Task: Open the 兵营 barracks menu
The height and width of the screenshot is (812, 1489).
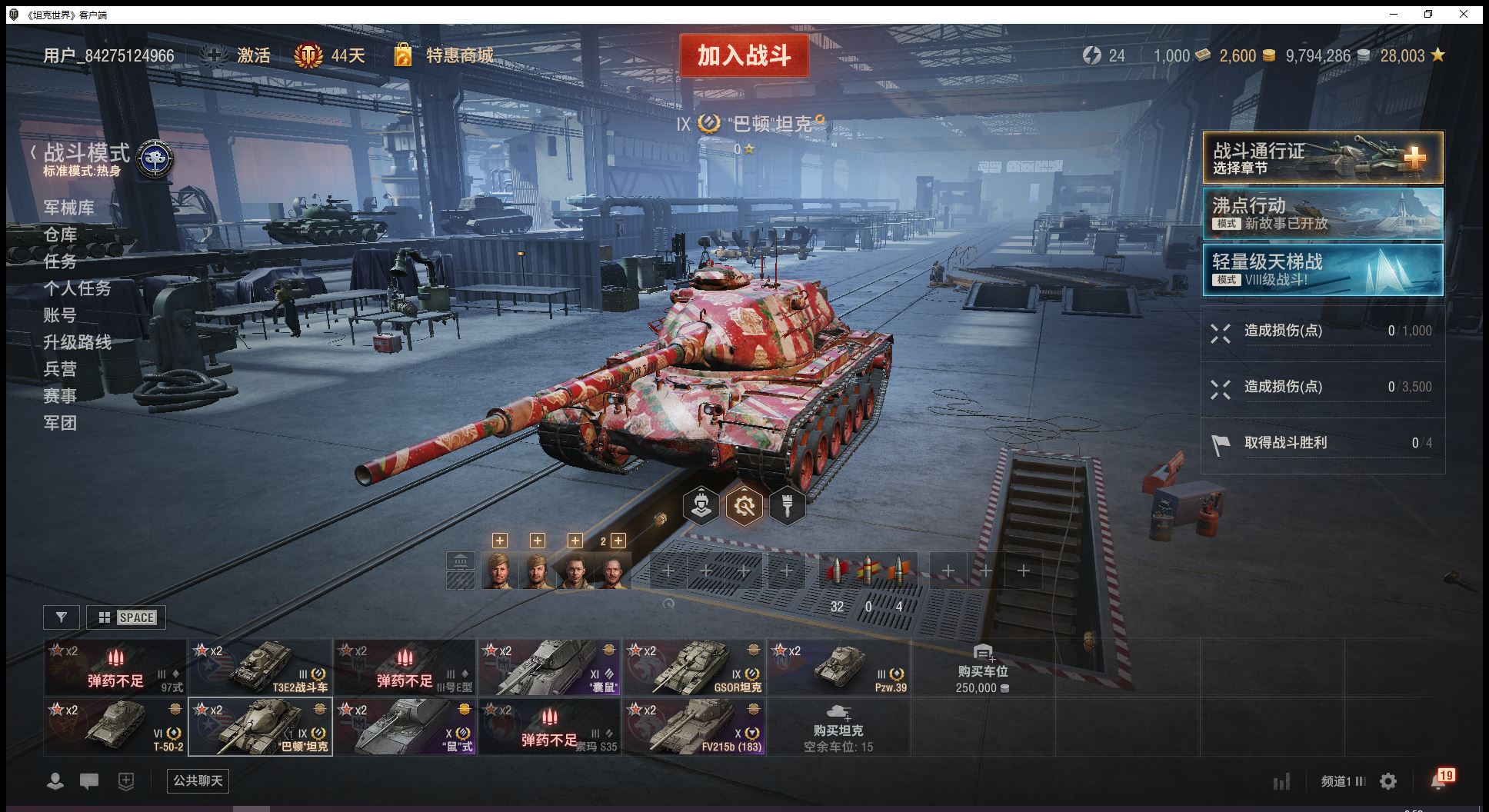Action: (60, 369)
